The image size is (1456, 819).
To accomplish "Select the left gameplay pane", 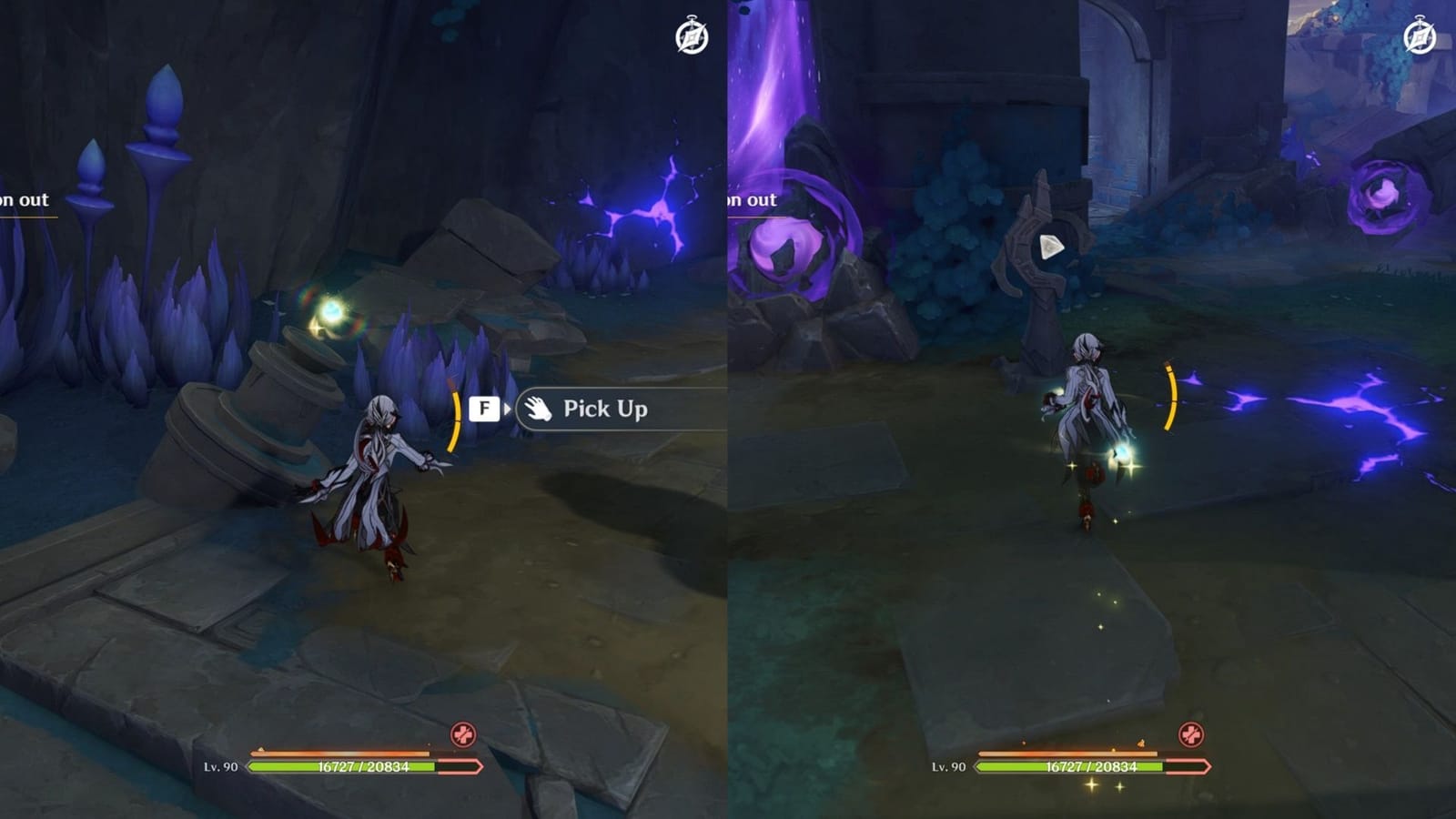I will point(364,409).
